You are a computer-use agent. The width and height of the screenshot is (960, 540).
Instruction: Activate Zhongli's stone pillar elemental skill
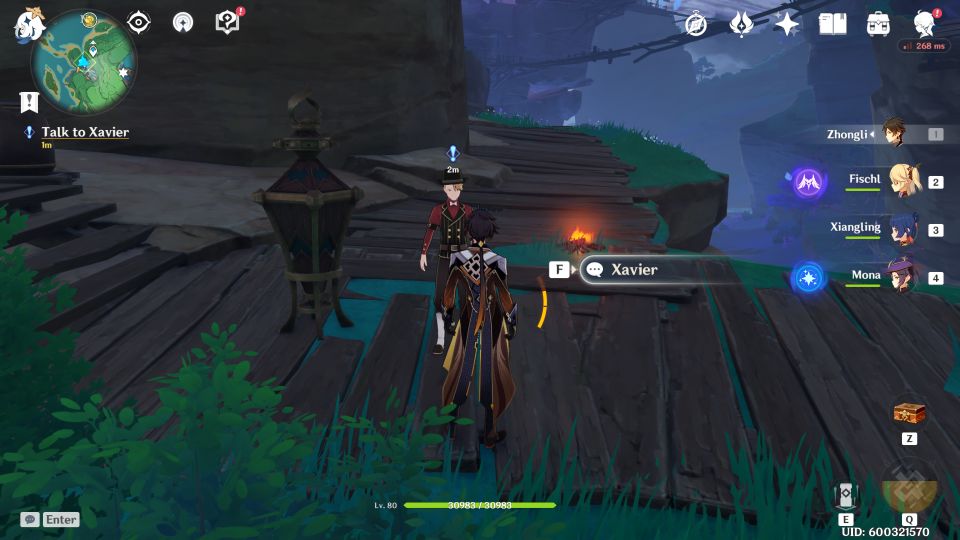coord(846,495)
